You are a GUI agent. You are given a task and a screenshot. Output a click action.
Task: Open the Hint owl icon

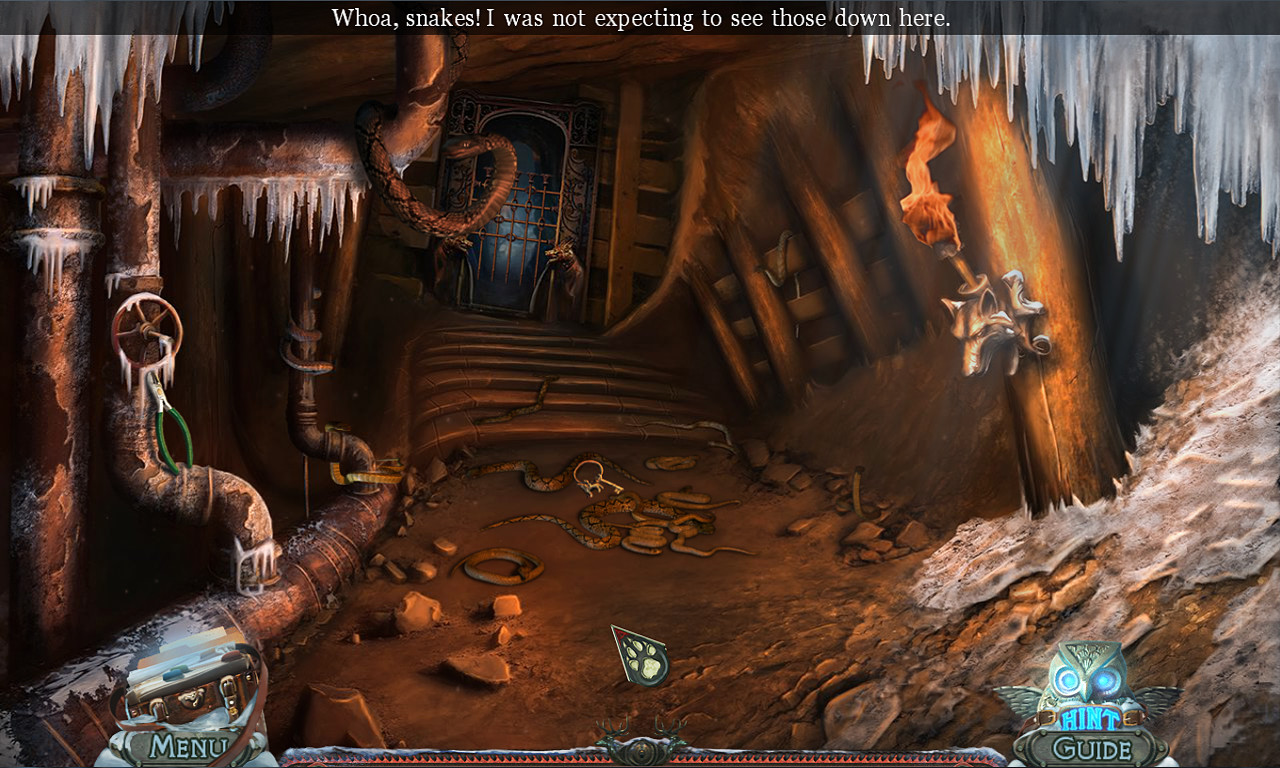pos(1083,682)
